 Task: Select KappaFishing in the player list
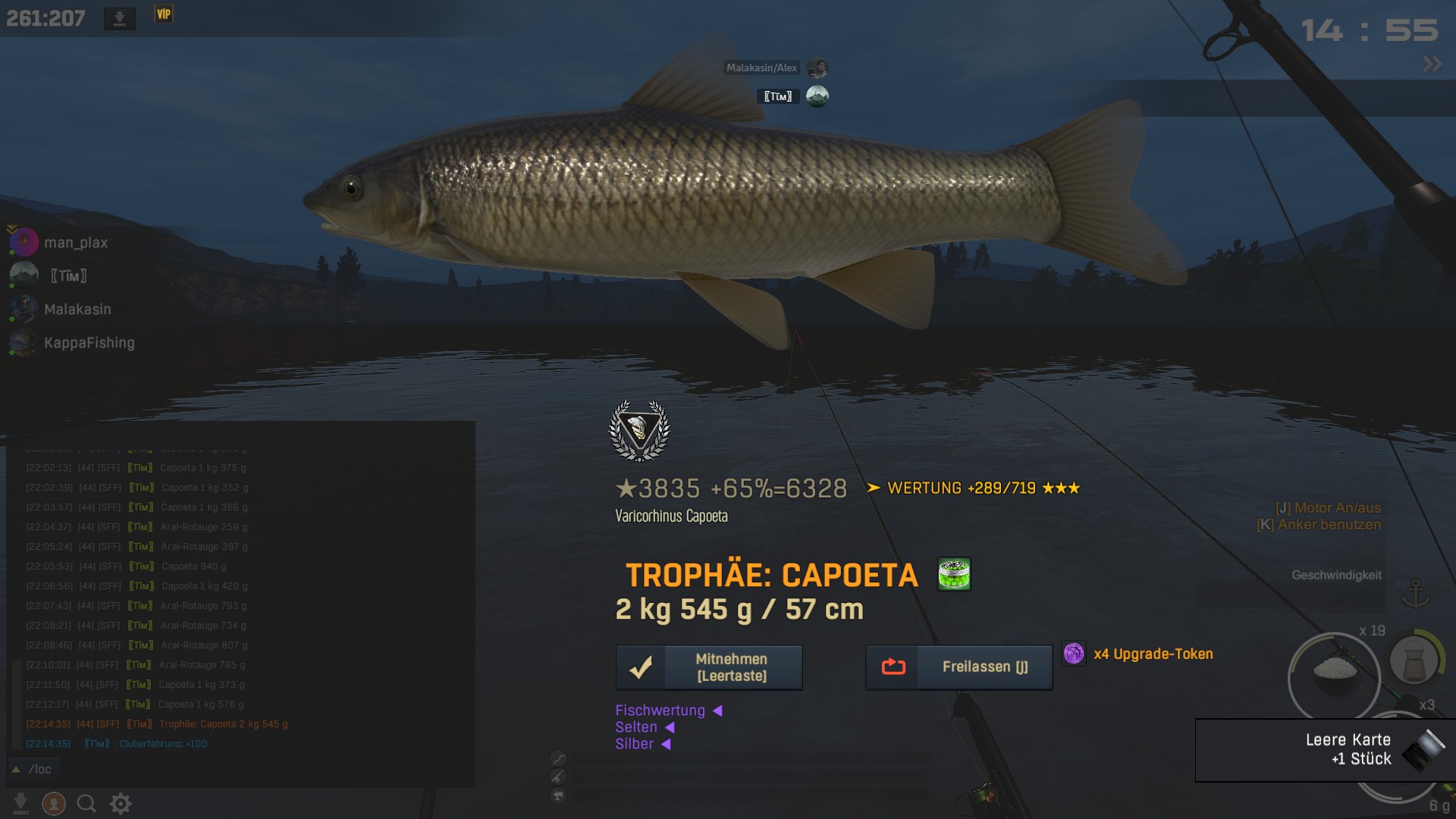(89, 343)
